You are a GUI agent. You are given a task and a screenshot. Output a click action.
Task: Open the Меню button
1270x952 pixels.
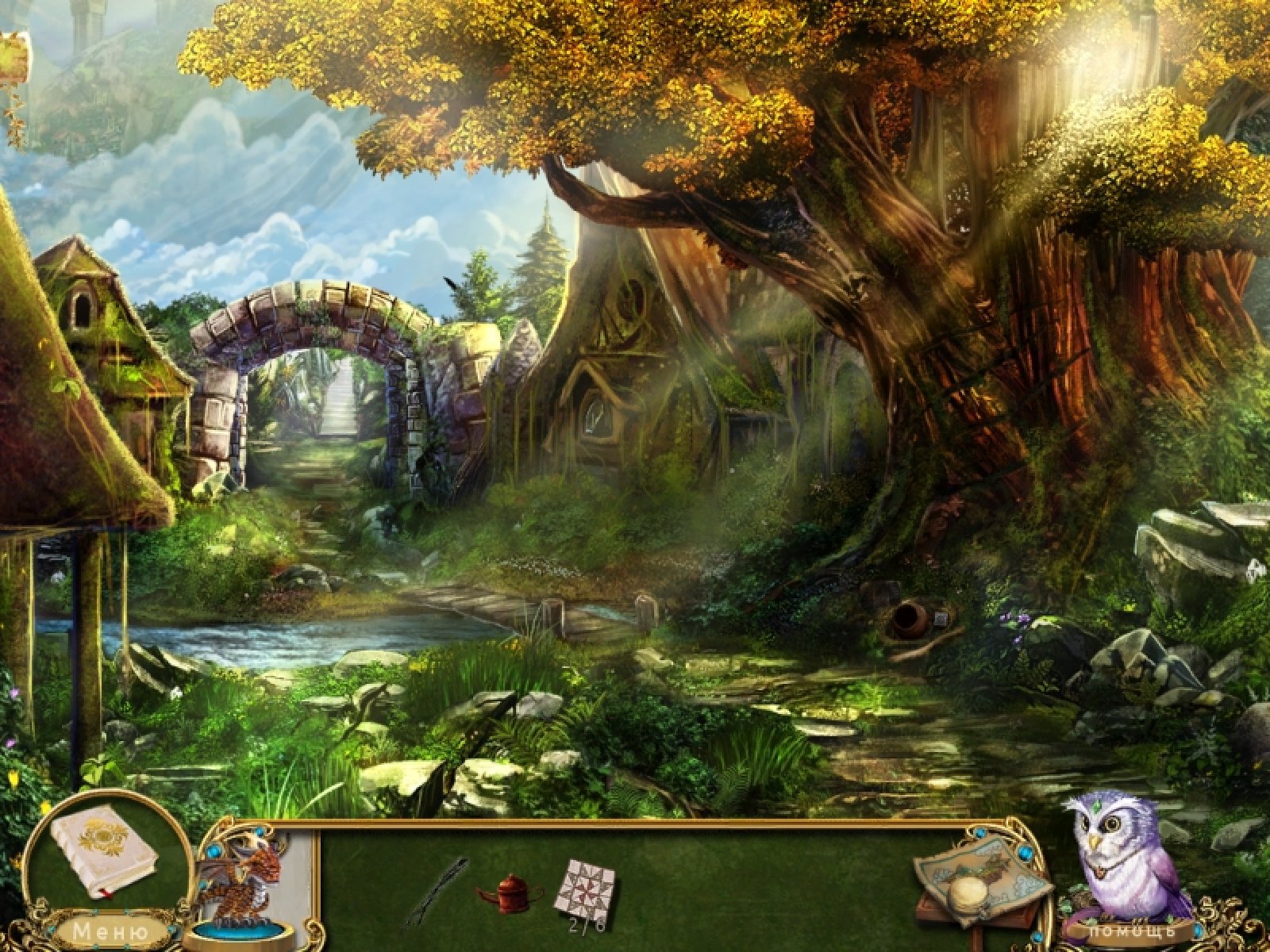[110, 930]
